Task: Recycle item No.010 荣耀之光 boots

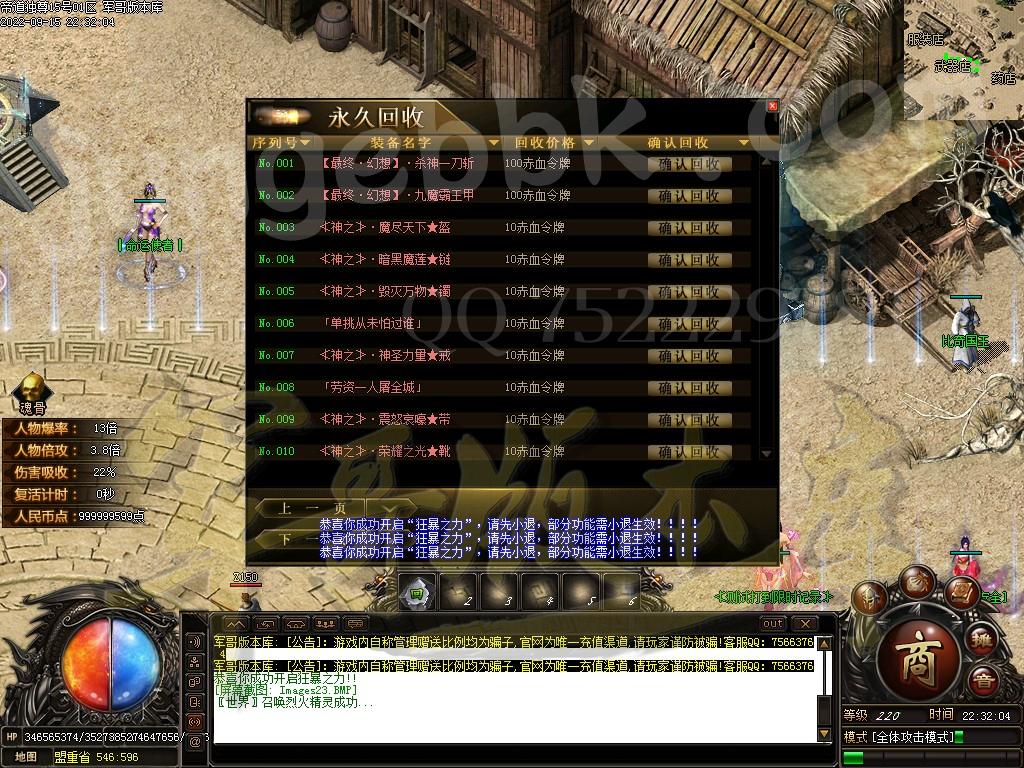Action: 689,452
